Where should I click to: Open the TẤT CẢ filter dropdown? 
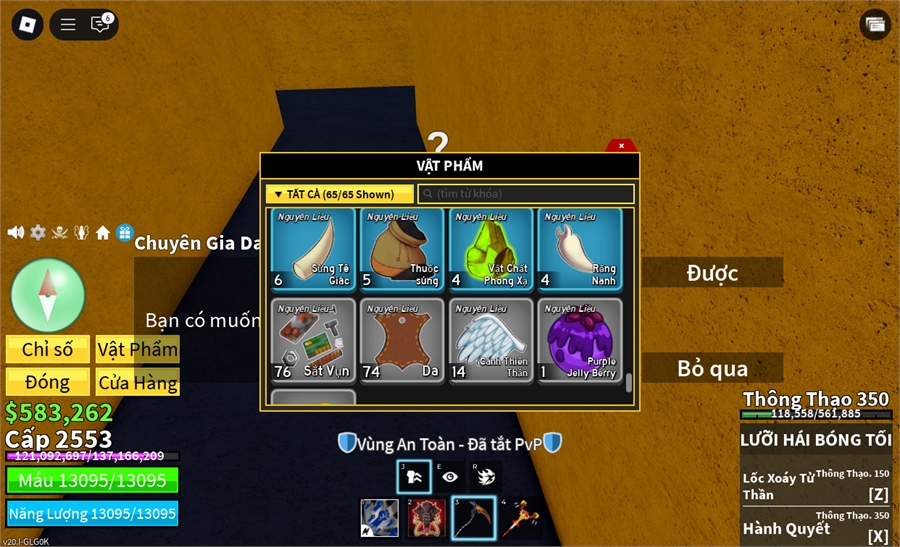click(340, 194)
